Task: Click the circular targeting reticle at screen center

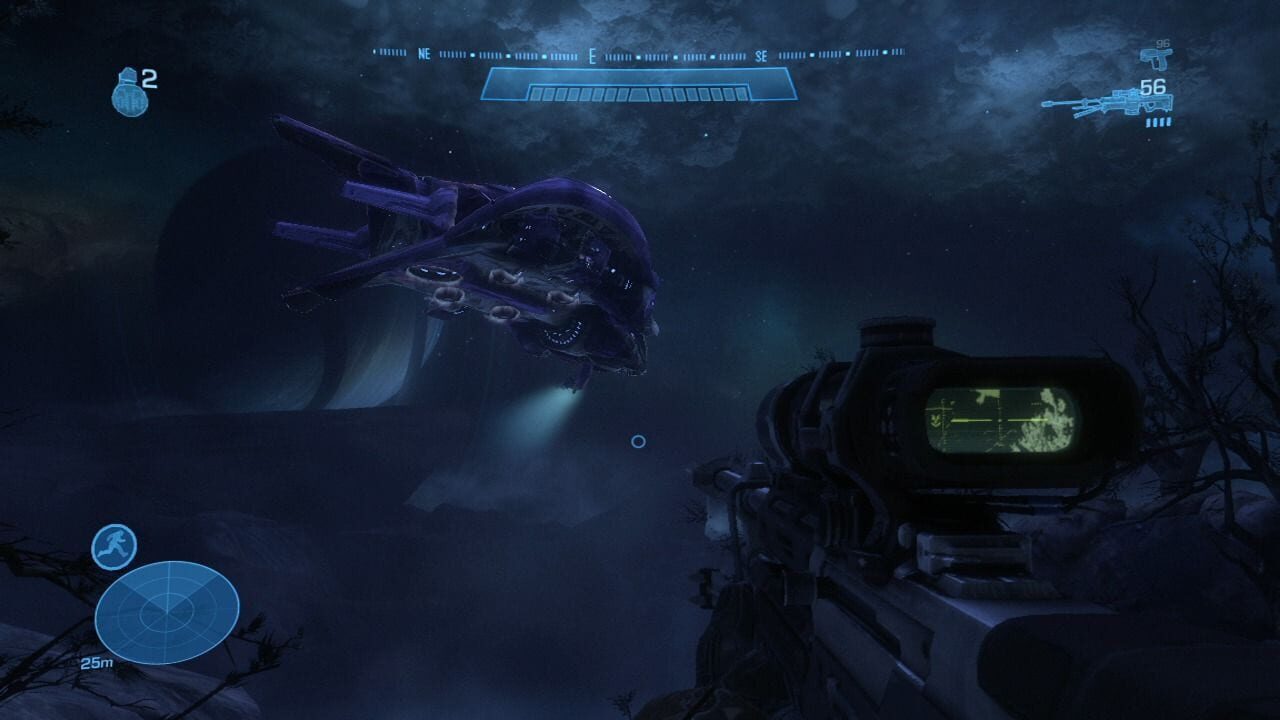Action: click(638, 440)
